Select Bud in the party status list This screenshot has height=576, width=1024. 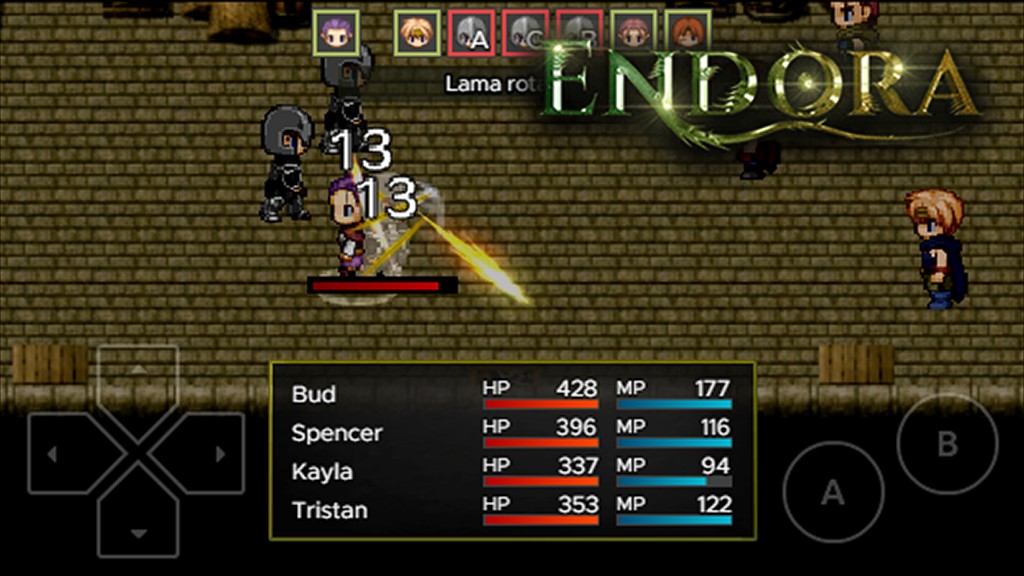tap(313, 394)
